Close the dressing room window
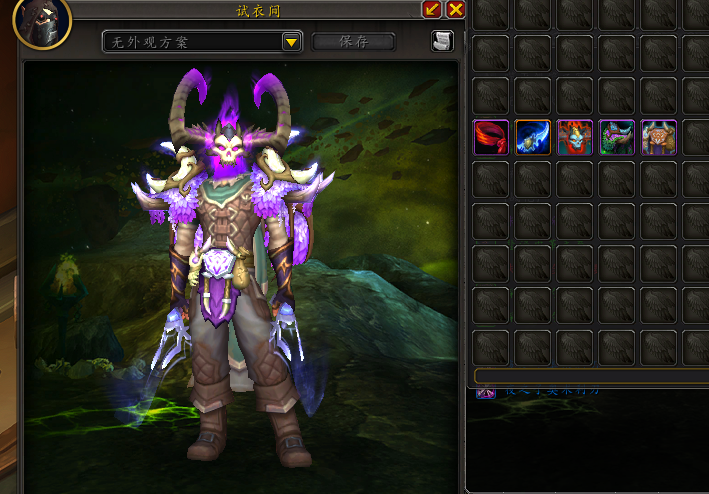 point(456,10)
